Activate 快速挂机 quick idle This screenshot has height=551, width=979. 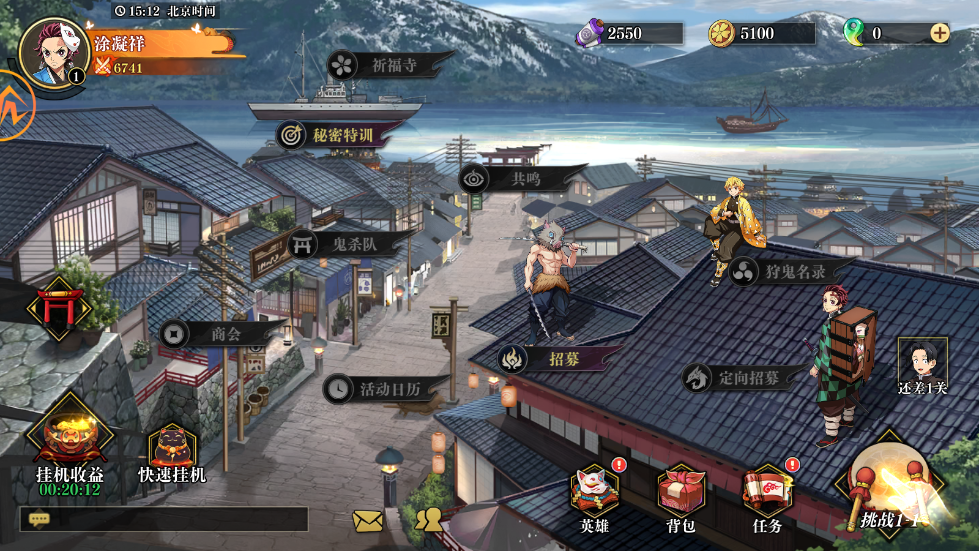pos(172,452)
